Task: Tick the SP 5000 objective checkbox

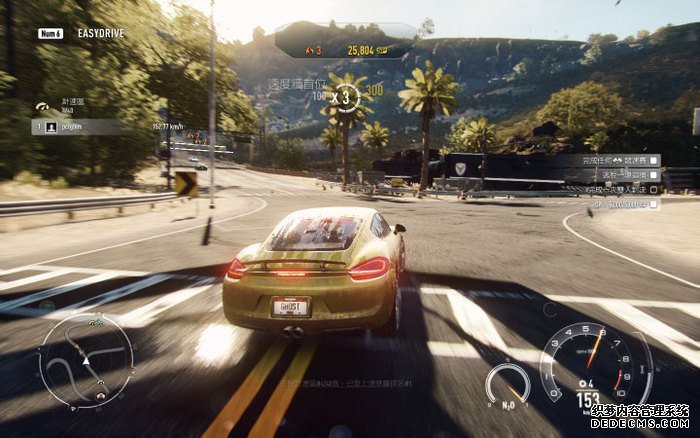Action: (x=654, y=204)
